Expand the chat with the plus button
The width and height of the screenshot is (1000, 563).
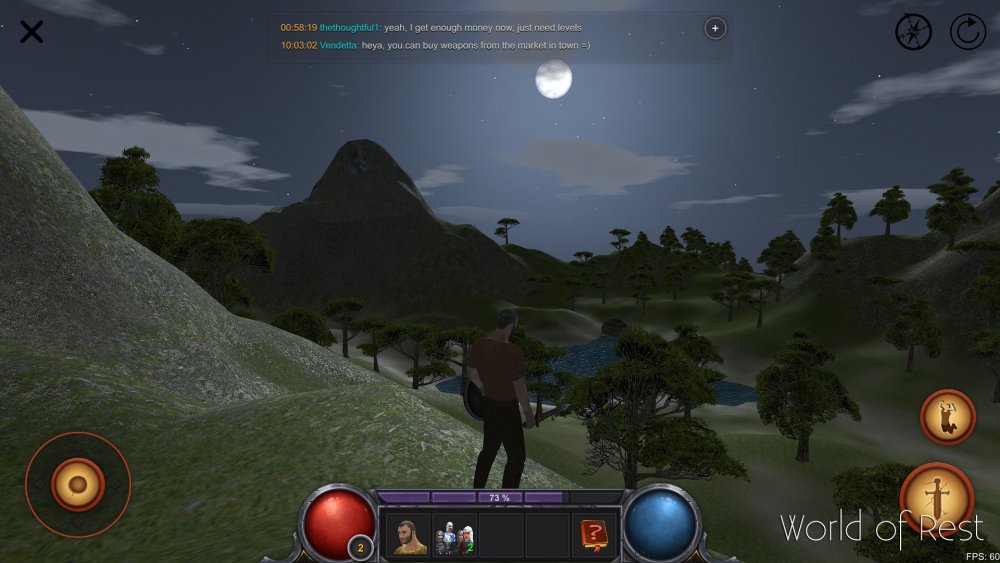click(715, 28)
